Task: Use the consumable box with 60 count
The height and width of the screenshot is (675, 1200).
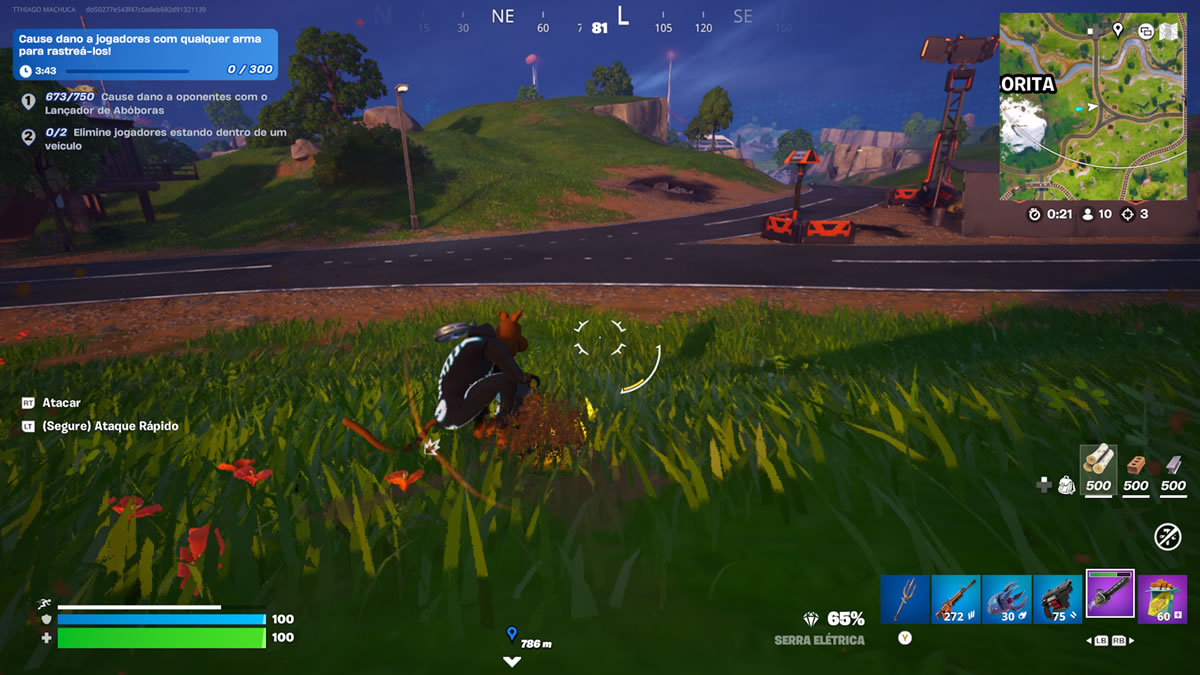Action: pos(1161,599)
